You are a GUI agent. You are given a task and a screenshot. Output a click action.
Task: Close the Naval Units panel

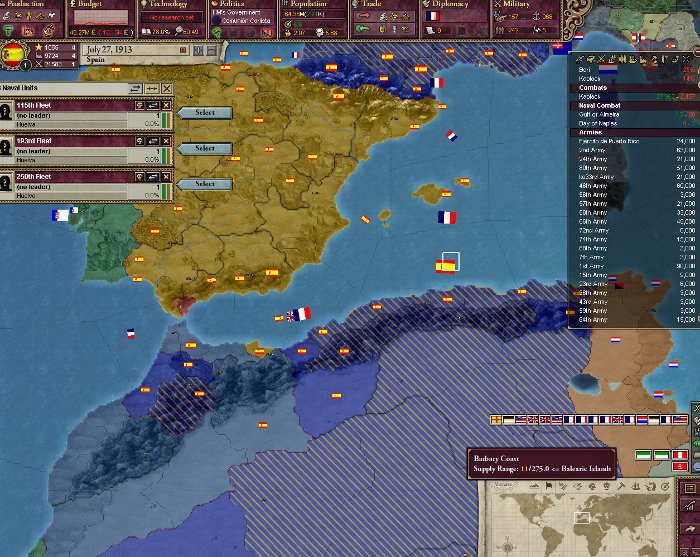166,89
